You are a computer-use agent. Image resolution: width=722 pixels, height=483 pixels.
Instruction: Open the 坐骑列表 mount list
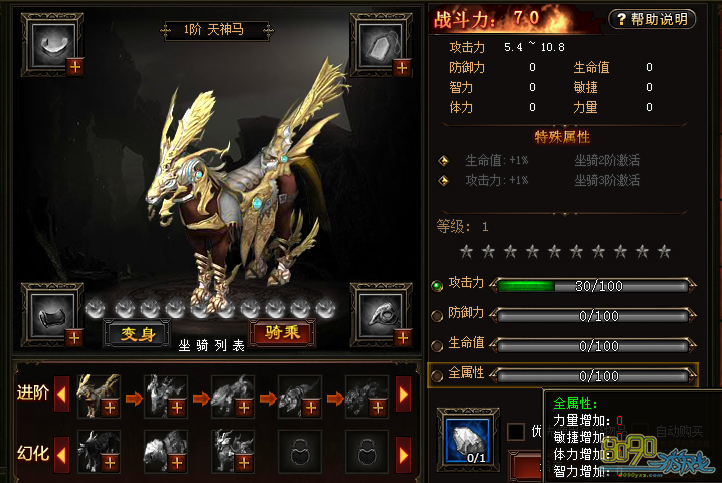[211, 346]
